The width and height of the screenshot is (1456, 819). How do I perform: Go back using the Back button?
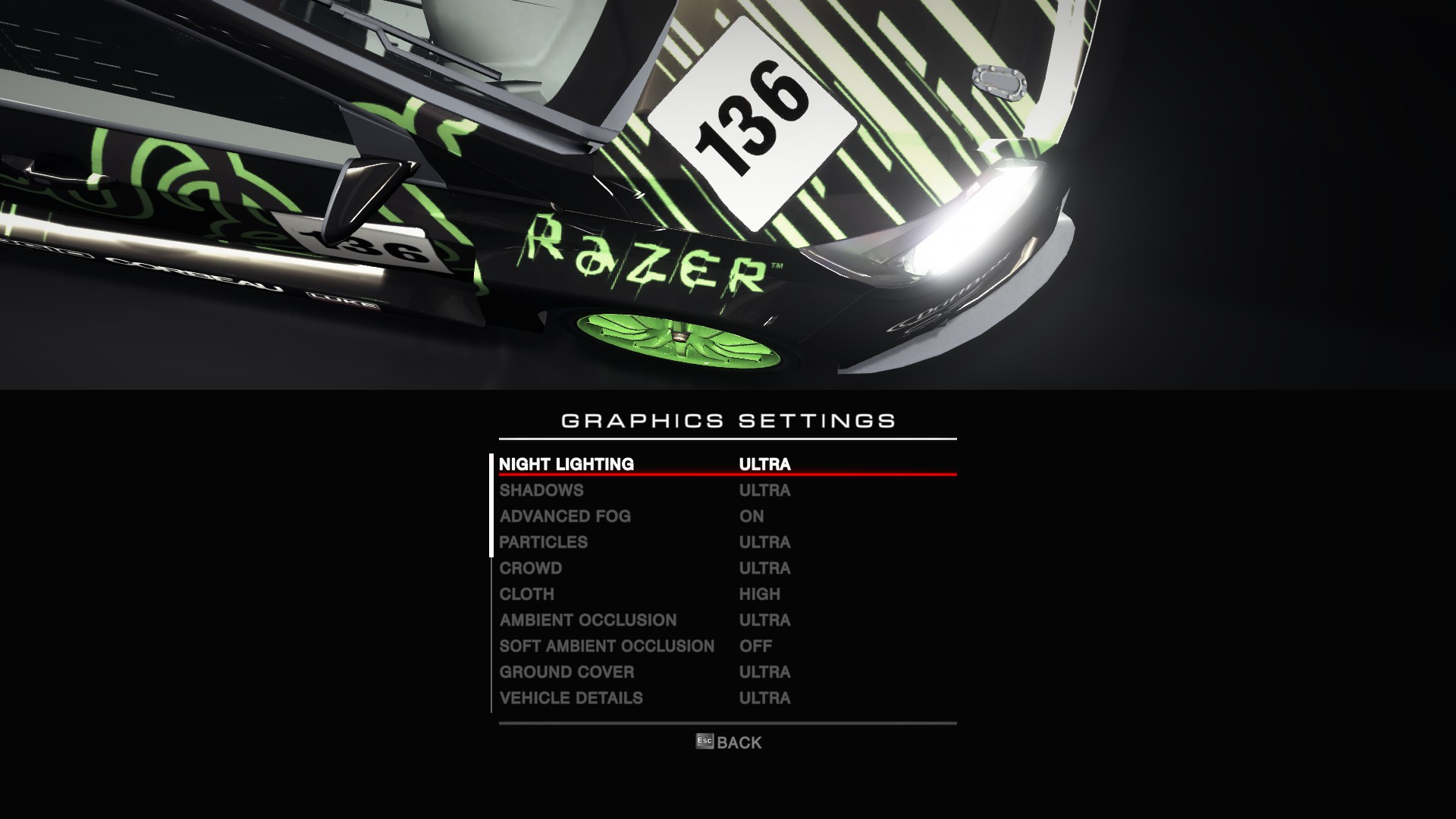click(x=729, y=742)
